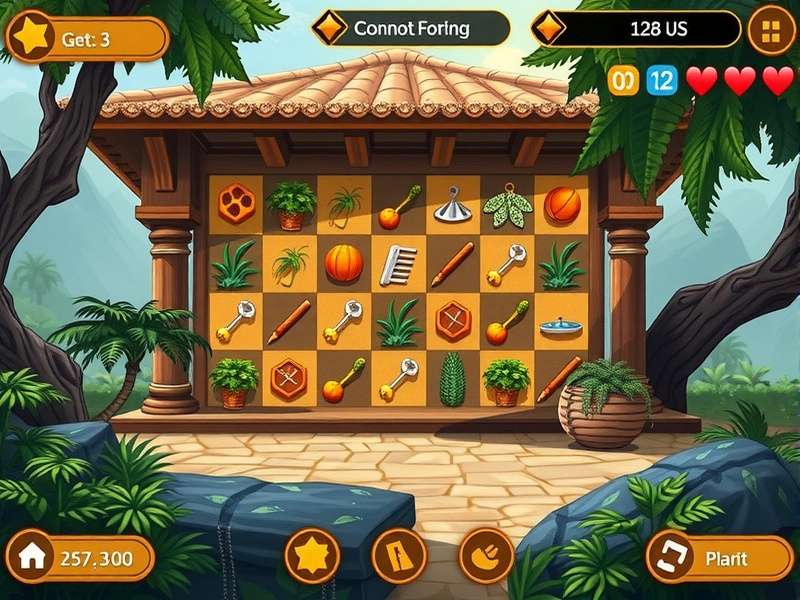Select the honeycomb hexagon tile
800x600 pixels.
click(x=237, y=202)
